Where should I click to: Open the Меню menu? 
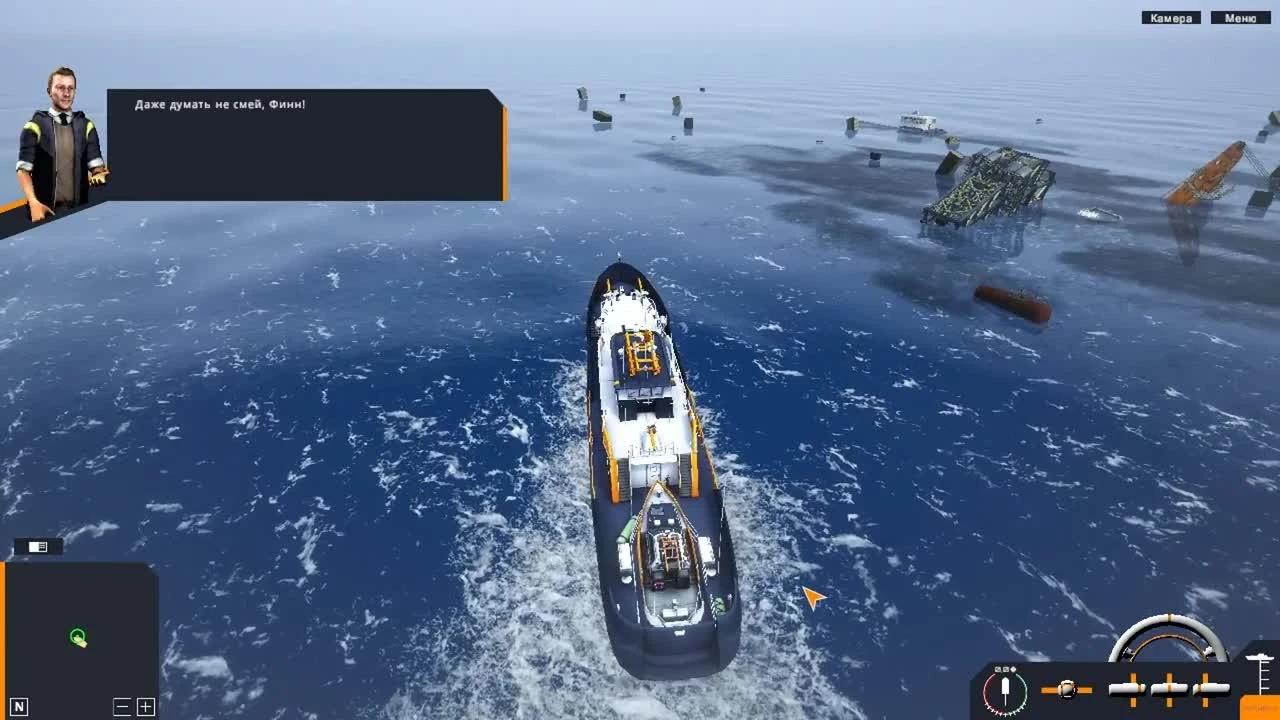point(1241,17)
